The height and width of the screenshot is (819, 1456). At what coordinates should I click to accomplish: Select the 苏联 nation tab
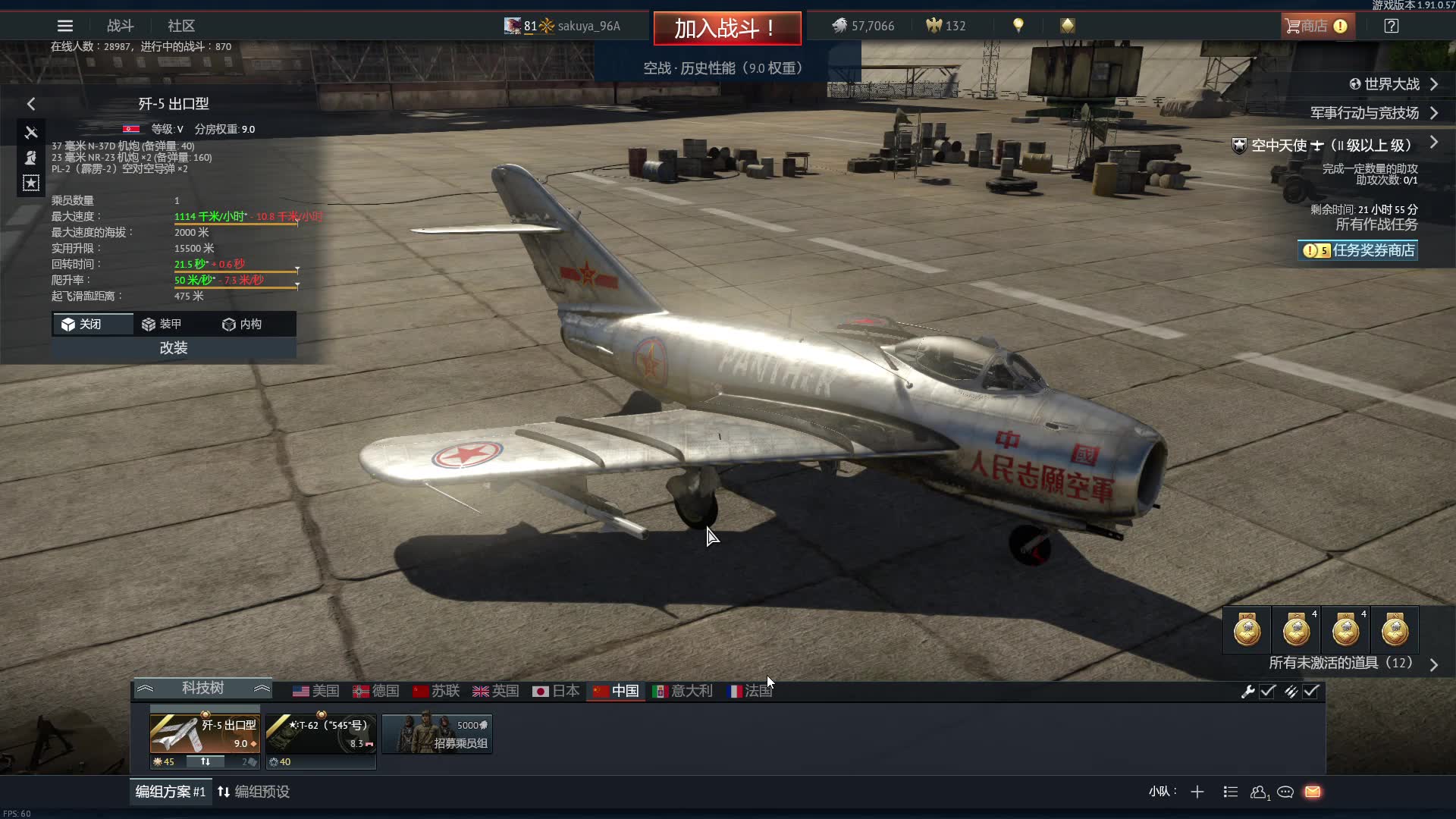click(x=437, y=691)
